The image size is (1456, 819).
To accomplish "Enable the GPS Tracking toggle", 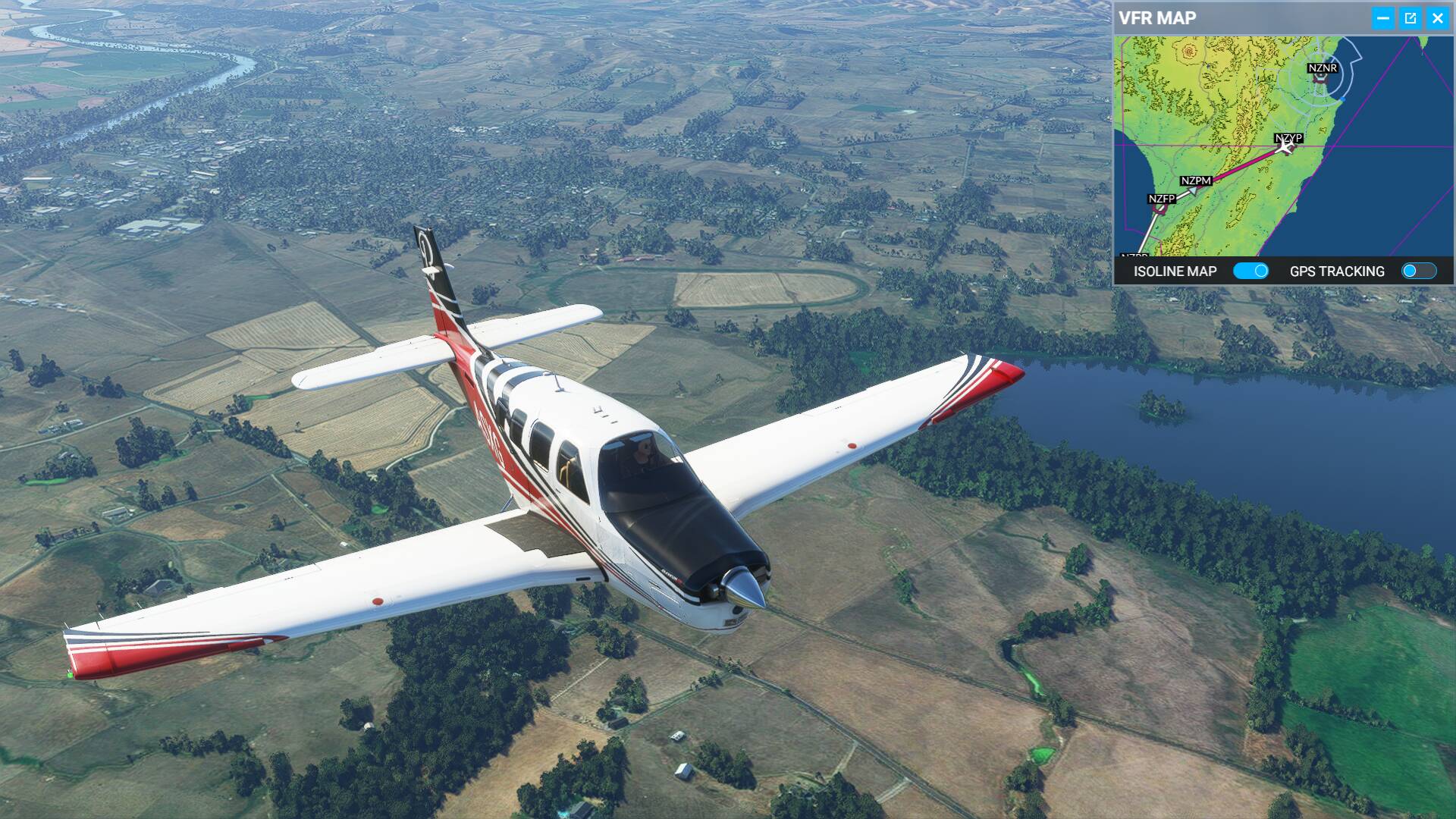I will (x=1418, y=271).
